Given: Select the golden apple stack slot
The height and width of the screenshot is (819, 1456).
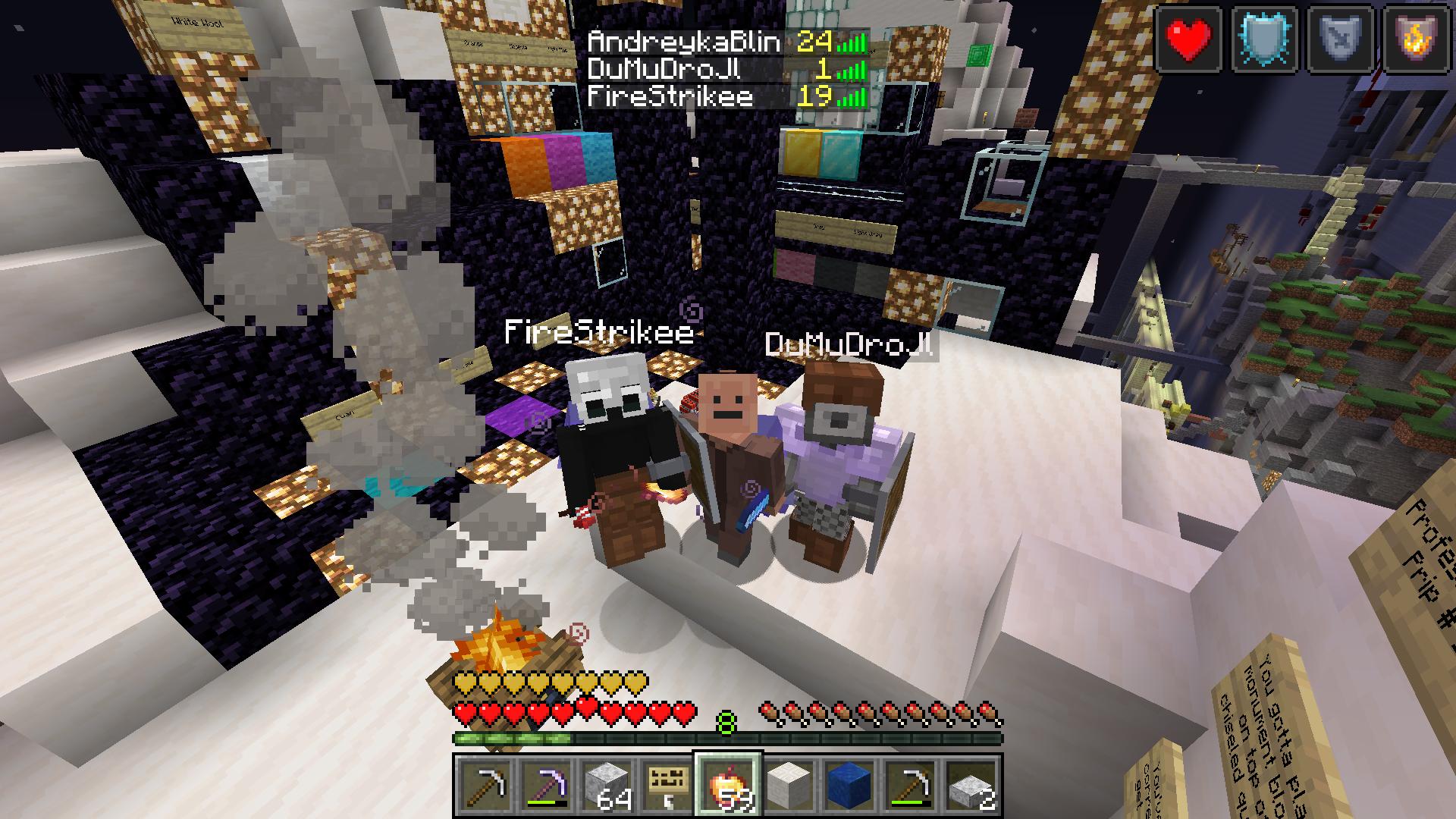Looking at the screenshot, I should tap(728, 785).
